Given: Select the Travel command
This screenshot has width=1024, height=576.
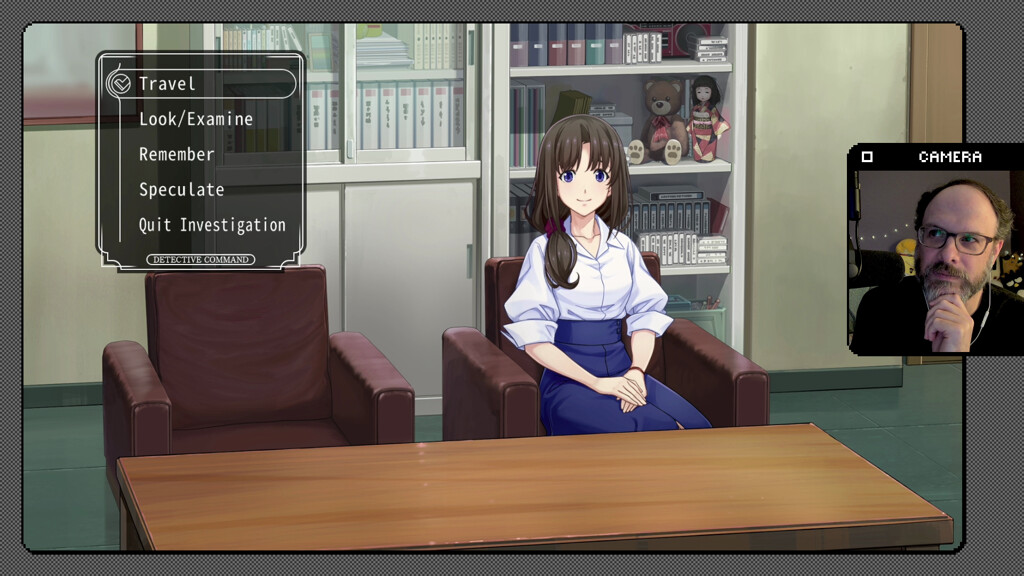Looking at the screenshot, I should click(x=168, y=84).
